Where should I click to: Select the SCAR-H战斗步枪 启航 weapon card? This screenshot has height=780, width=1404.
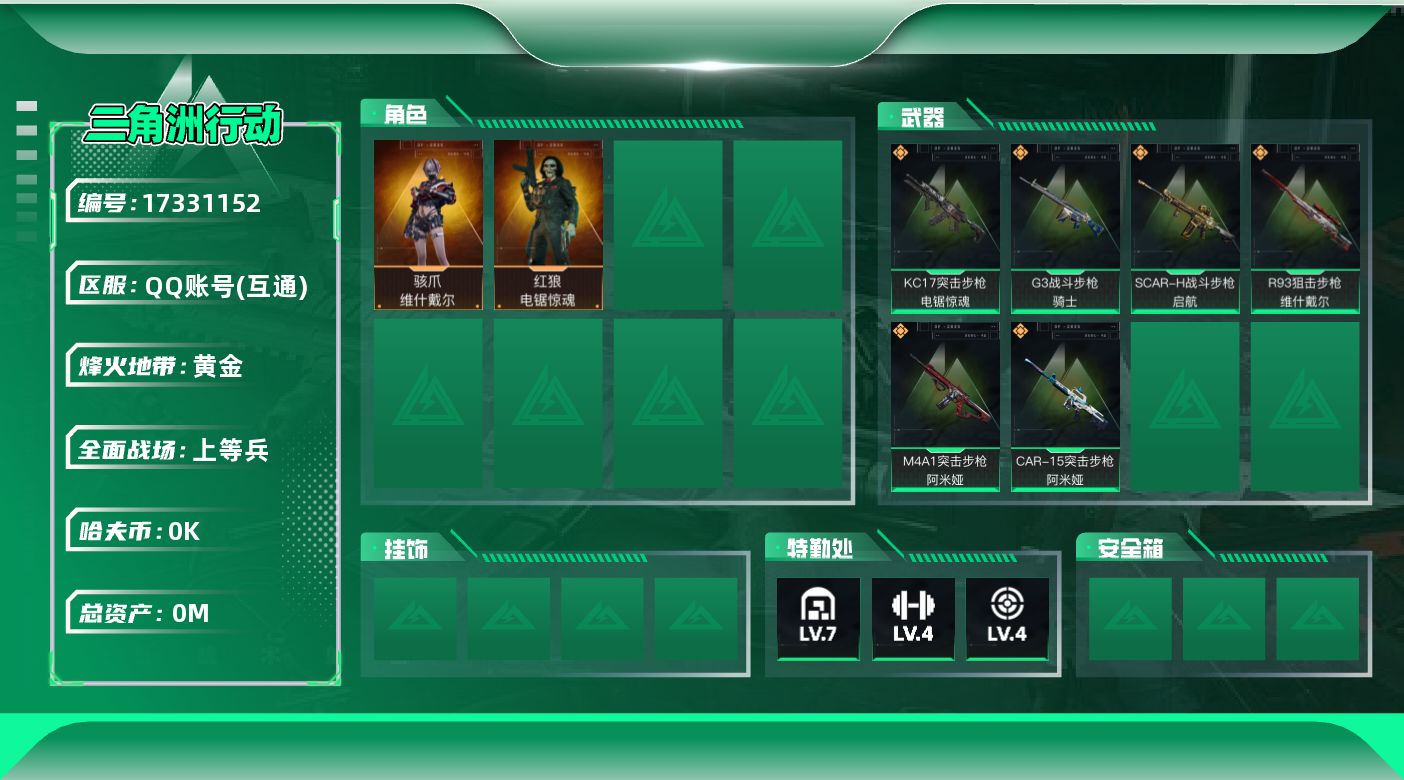1185,227
